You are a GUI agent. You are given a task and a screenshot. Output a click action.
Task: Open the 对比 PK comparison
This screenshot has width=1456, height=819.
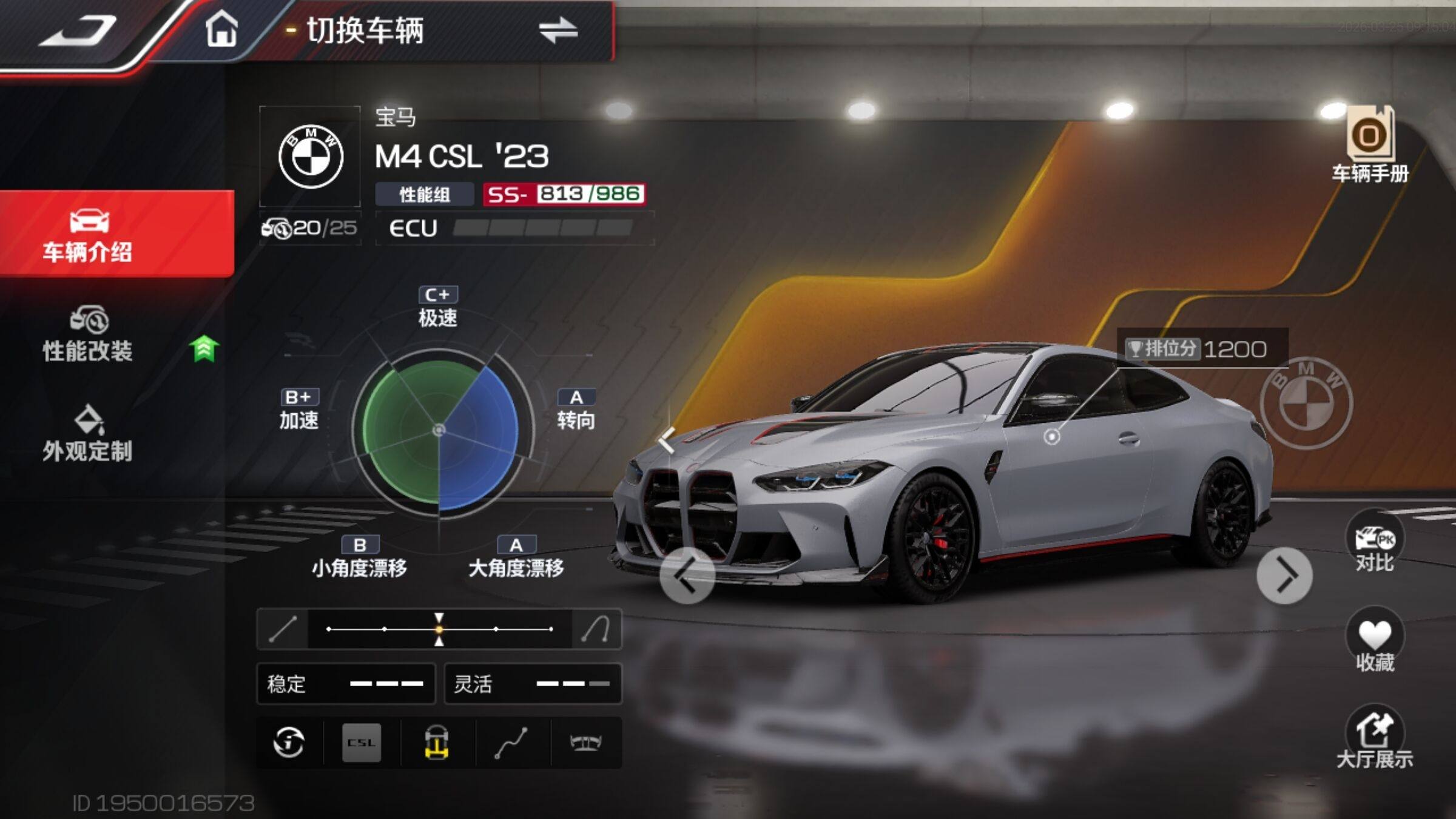point(1375,542)
